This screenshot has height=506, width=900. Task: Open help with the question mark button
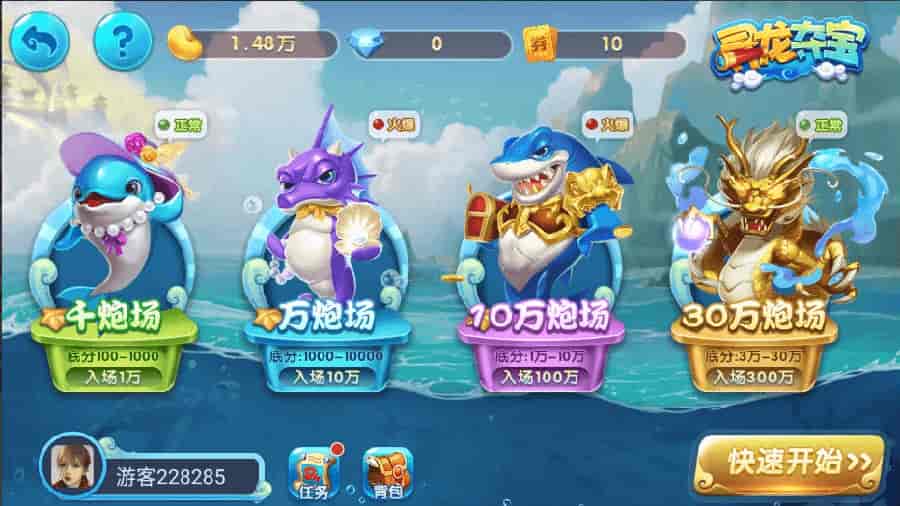[122, 40]
